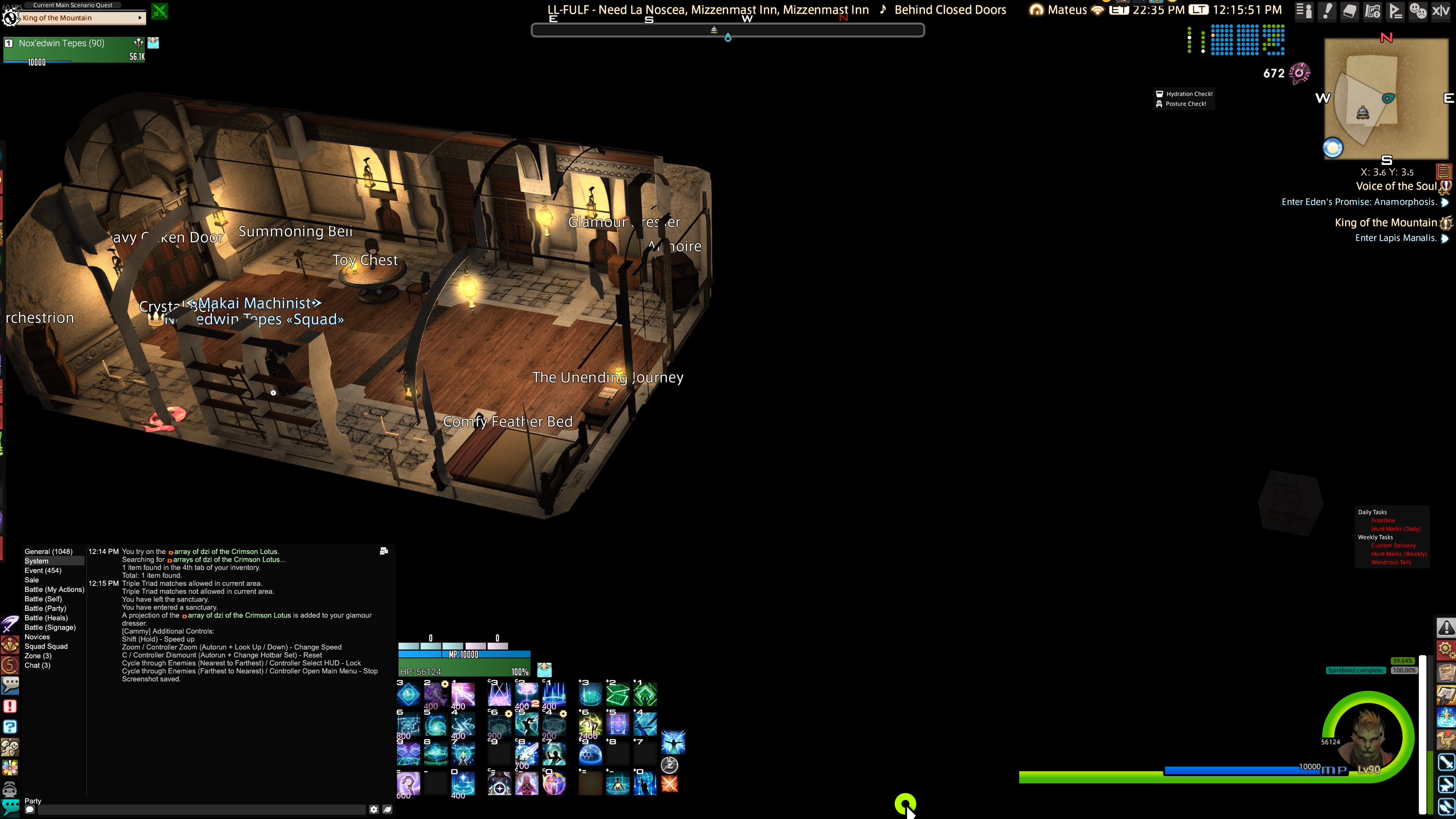Viewport: 1456px width, 819px height.
Task: Open the exclamation mark menu in top bar
Action: click(x=1327, y=11)
